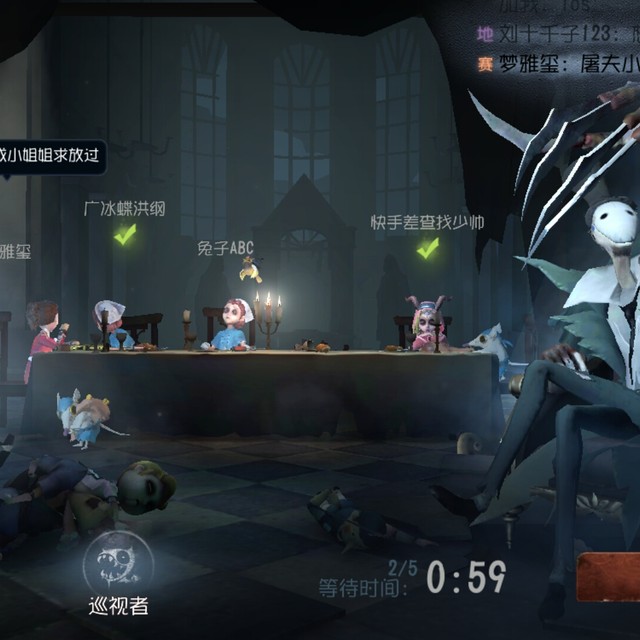Tap the orange button at the screen edge

pos(608,578)
